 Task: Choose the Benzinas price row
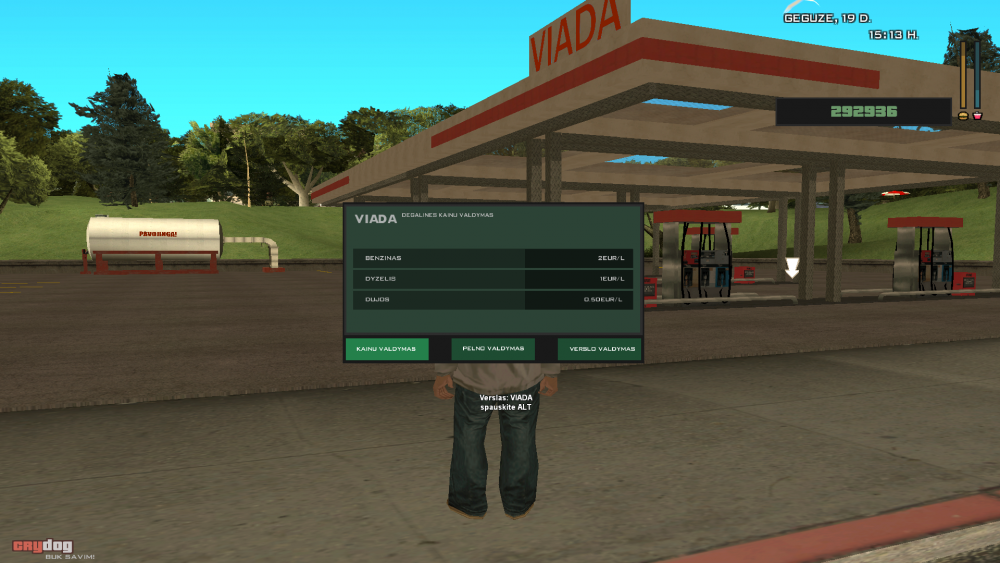coord(493,258)
